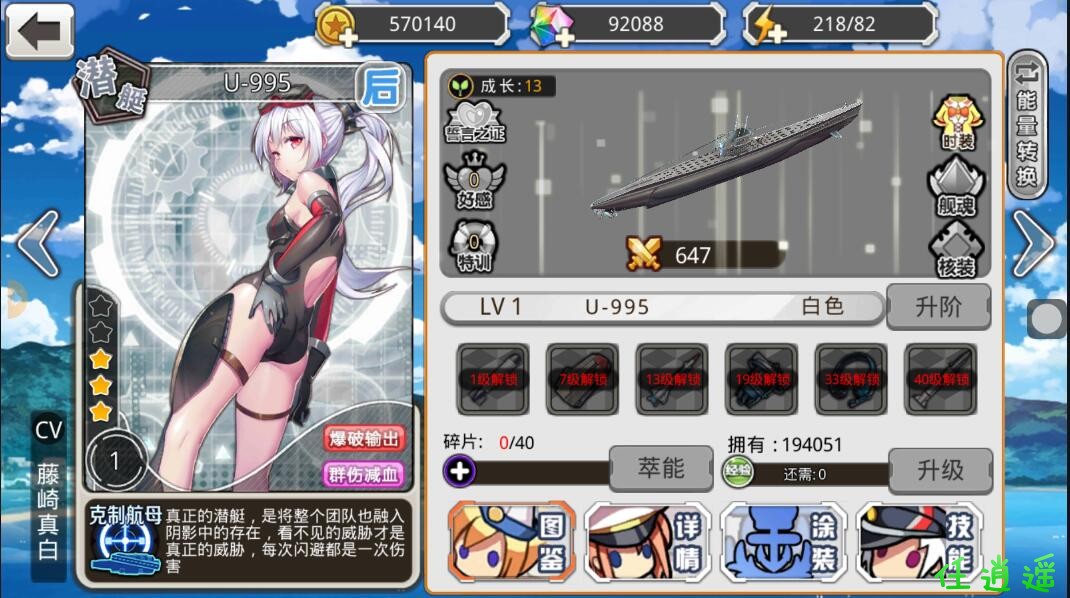
Task: Click the 萃能 extract button
Action: coord(660,467)
